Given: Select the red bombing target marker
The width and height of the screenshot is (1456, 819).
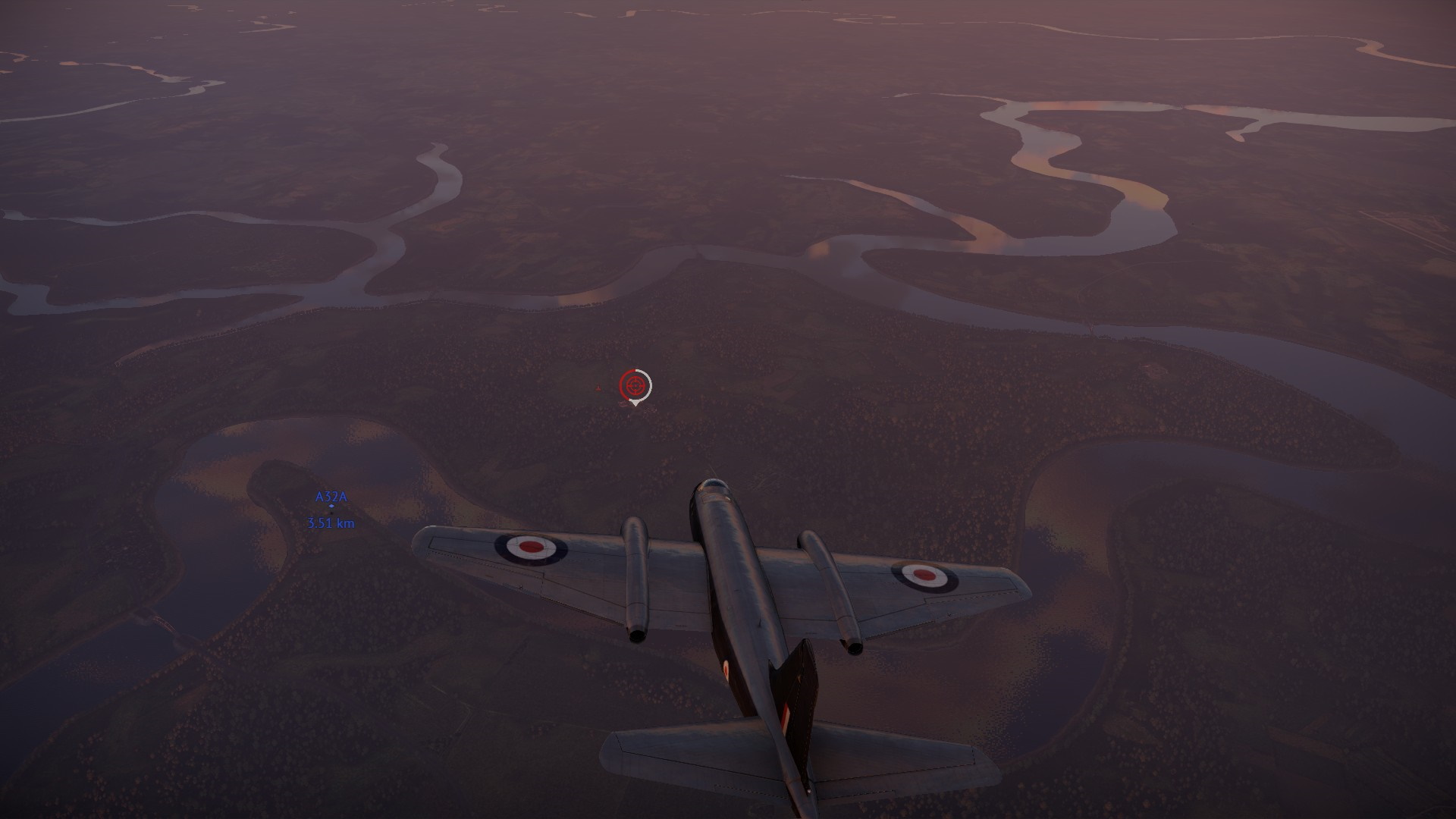Looking at the screenshot, I should click(634, 386).
